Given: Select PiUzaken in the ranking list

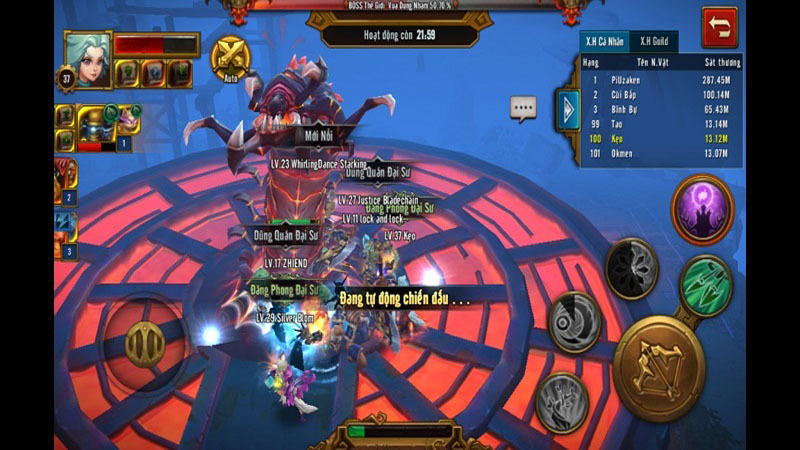Looking at the screenshot, I should click(662, 79).
